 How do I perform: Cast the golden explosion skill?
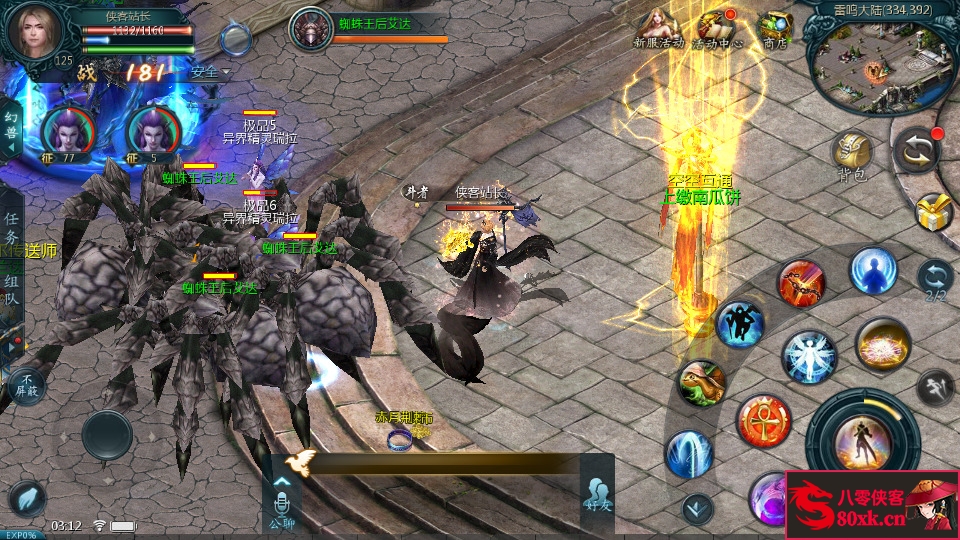coord(882,344)
